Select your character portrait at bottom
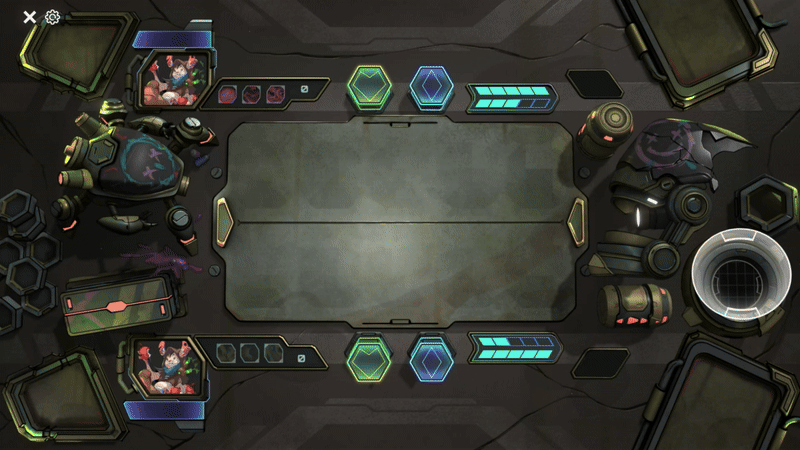The width and height of the screenshot is (800, 450). pyautogui.click(x=169, y=365)
